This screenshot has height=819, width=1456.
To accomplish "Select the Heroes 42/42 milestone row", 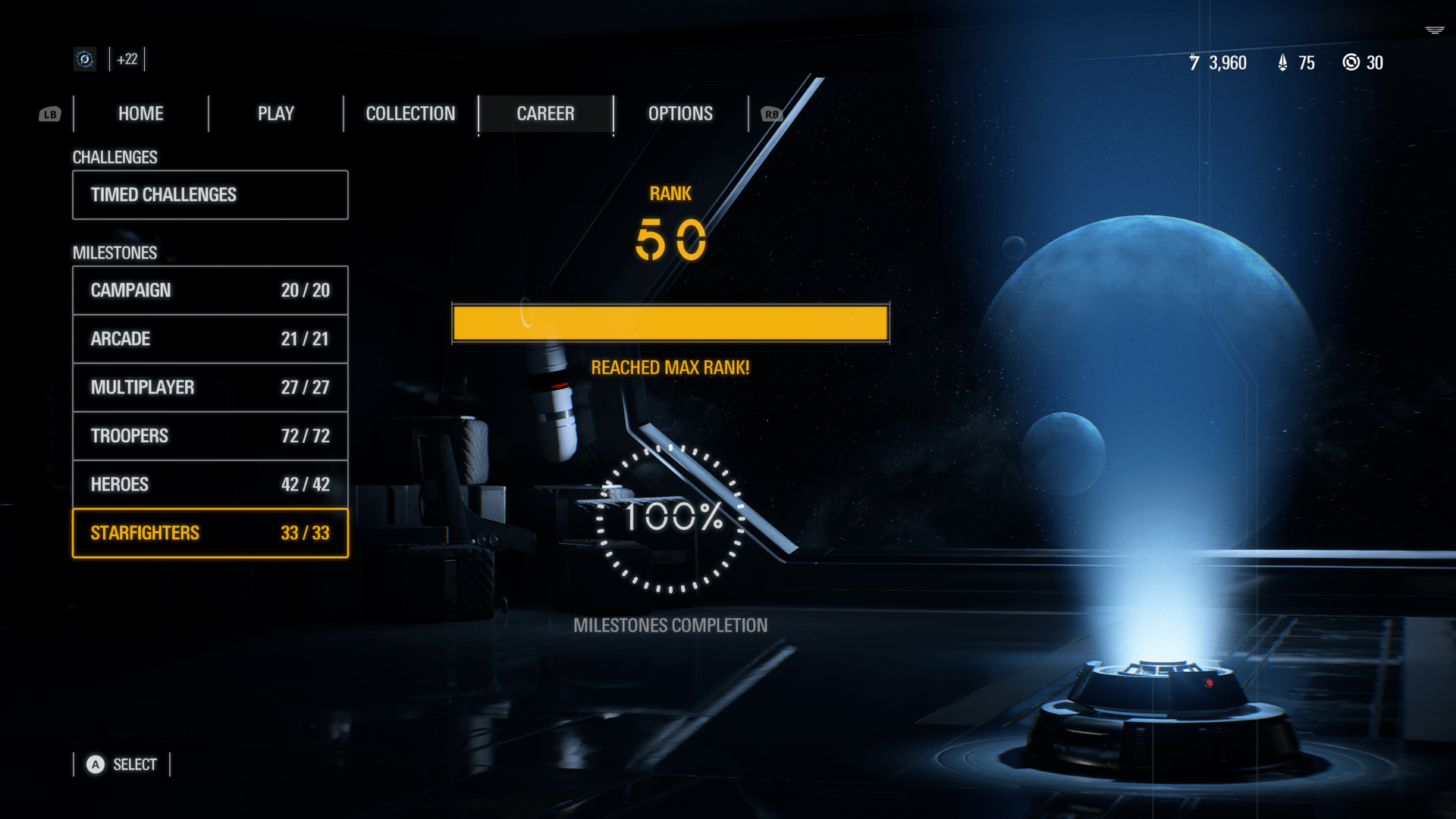I will 210,484.
